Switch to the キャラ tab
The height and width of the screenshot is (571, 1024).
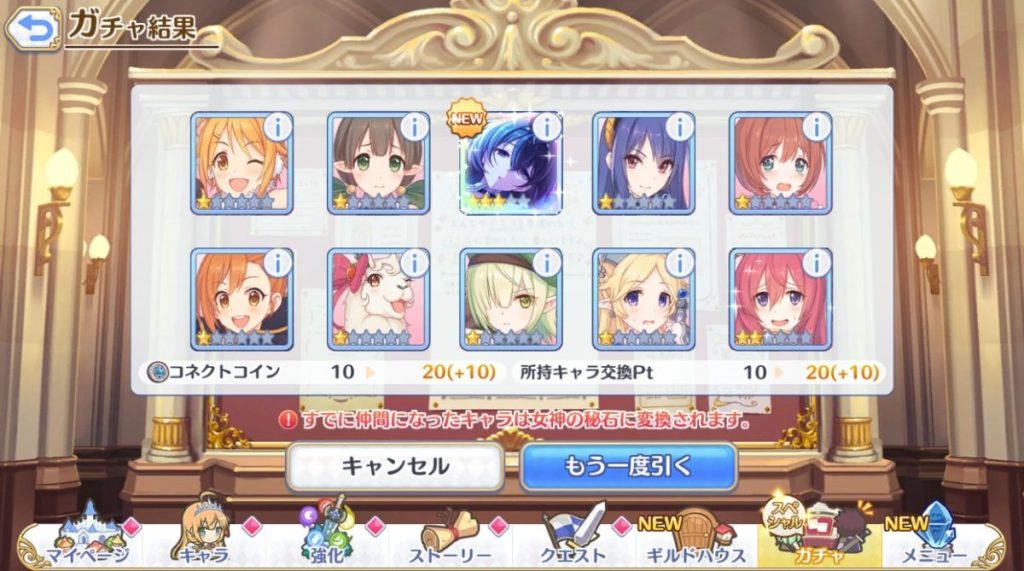204,540
